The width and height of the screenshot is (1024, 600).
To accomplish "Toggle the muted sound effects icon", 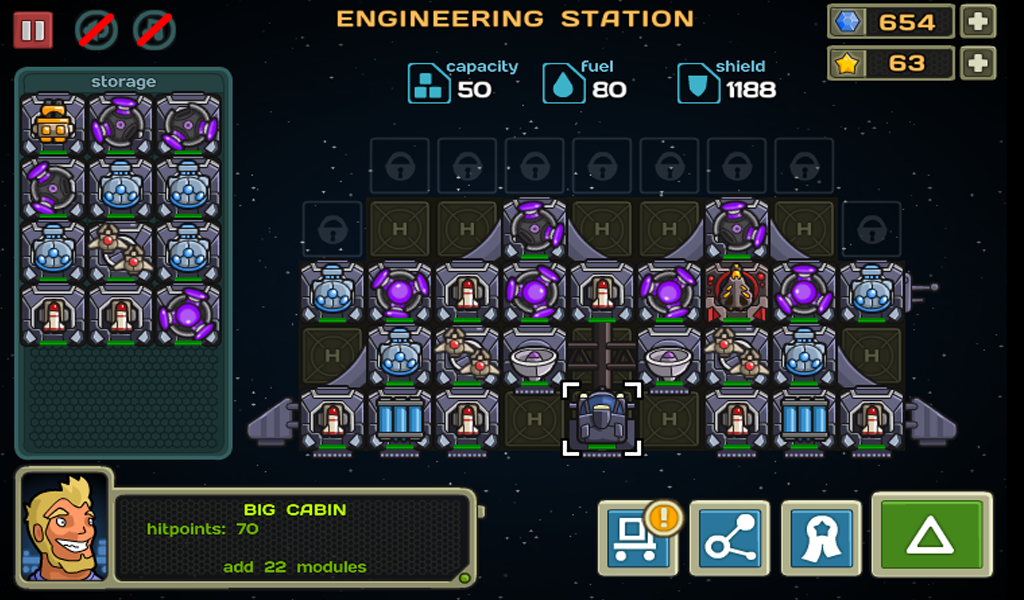I will [x=97, y=30].
